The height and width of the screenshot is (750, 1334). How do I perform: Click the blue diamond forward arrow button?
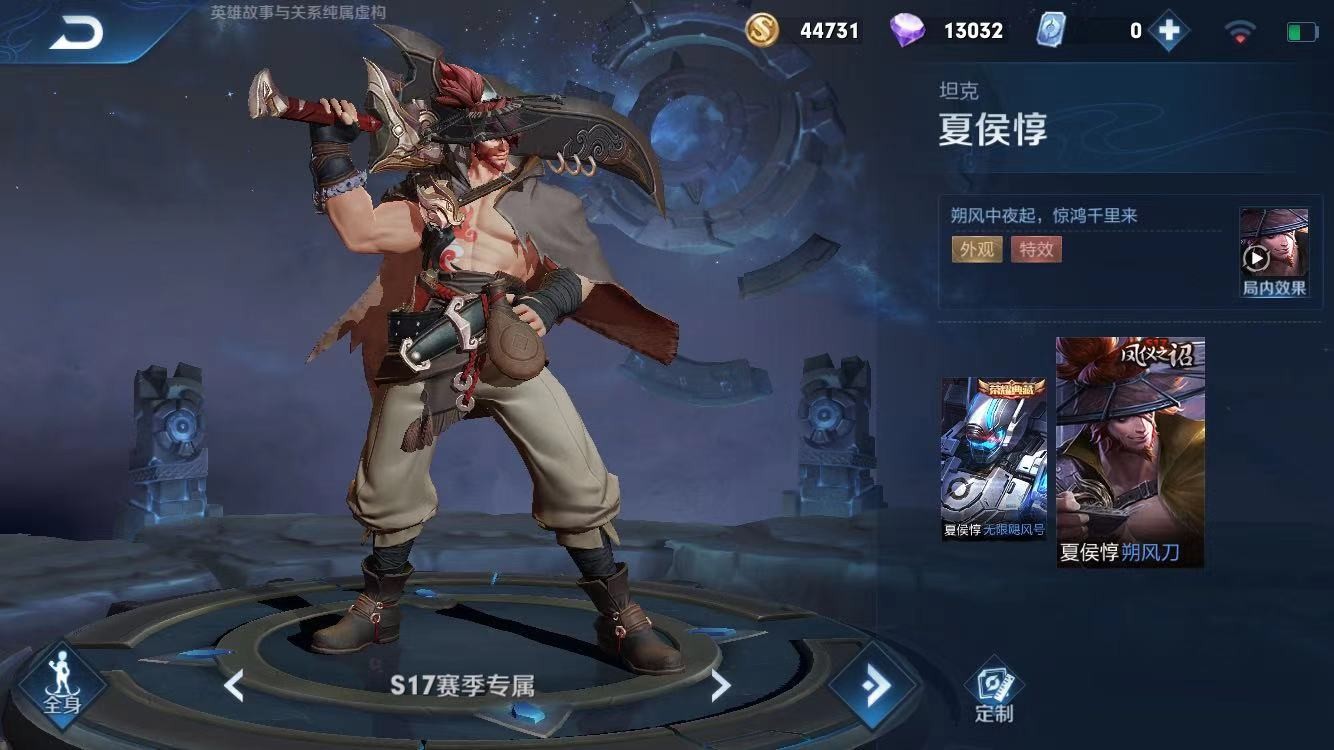(x=874, y=686)
